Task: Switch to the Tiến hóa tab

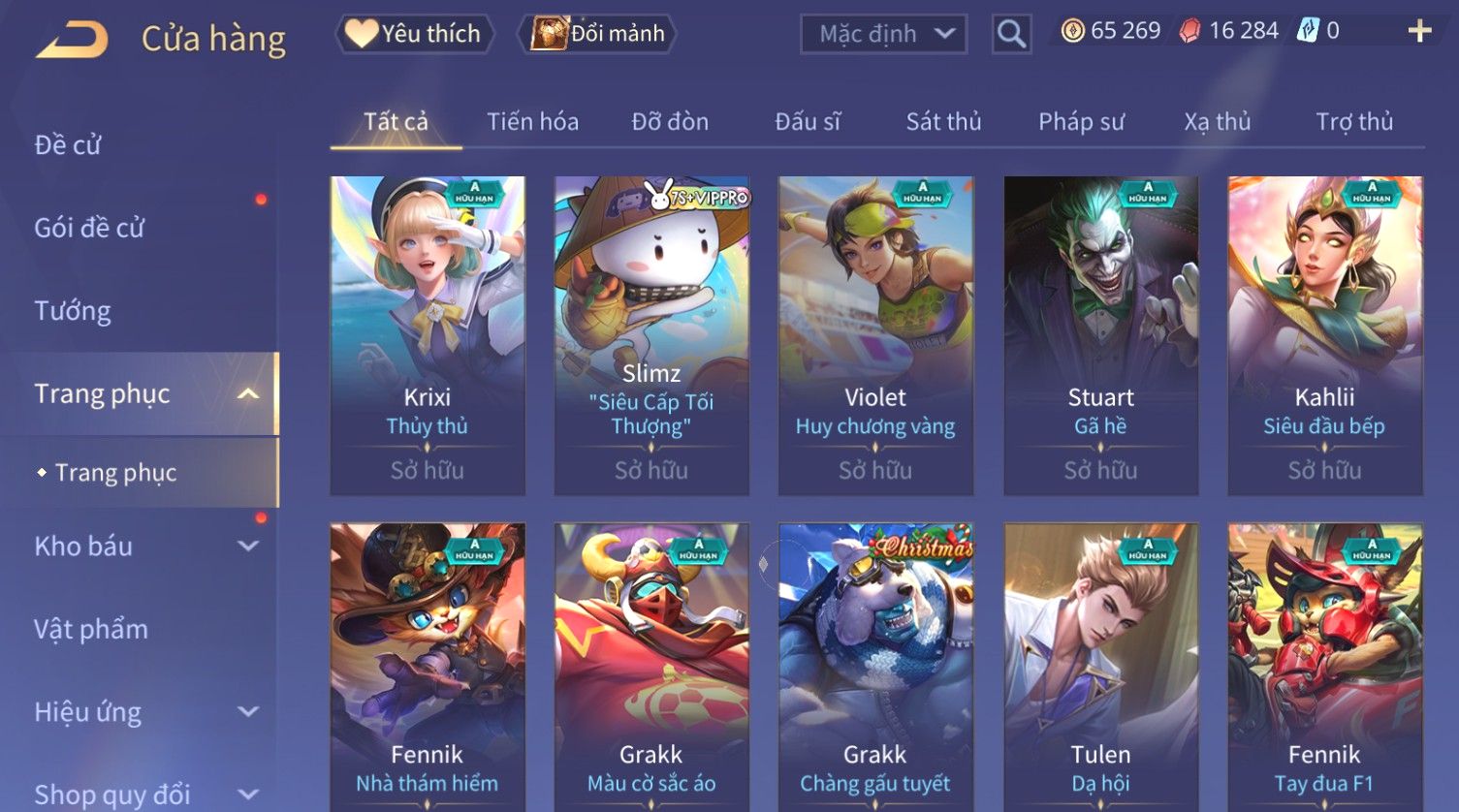Action: tap(532, 122)
